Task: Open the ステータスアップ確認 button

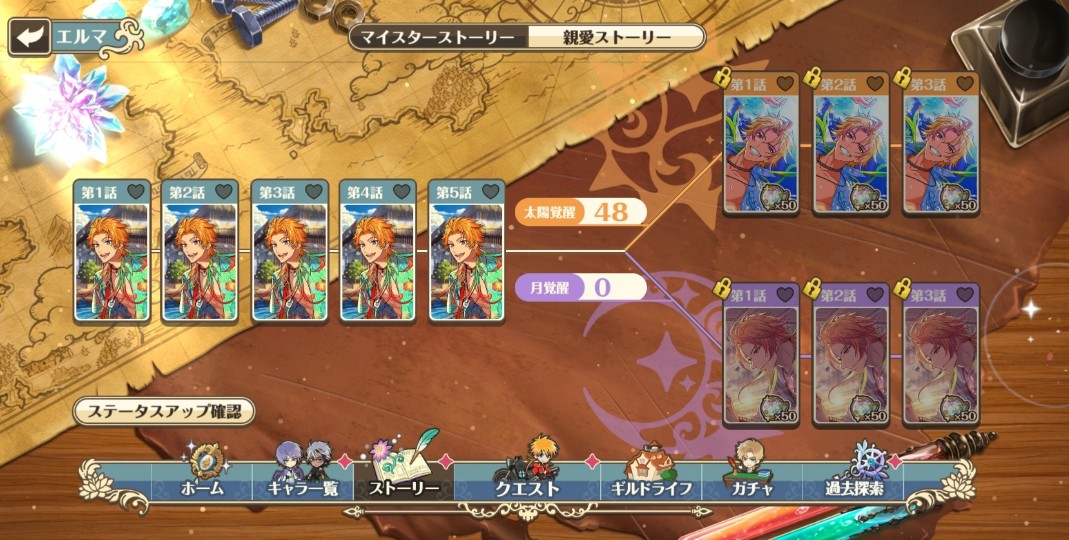Action: point(163,411)
